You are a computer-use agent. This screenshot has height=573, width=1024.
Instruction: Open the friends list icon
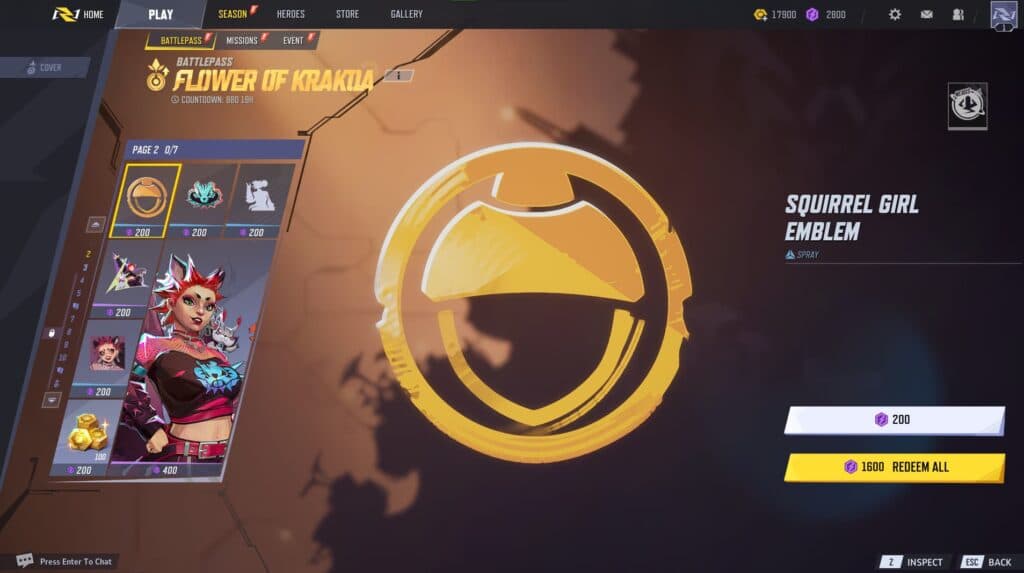click(x=958, y=14)
